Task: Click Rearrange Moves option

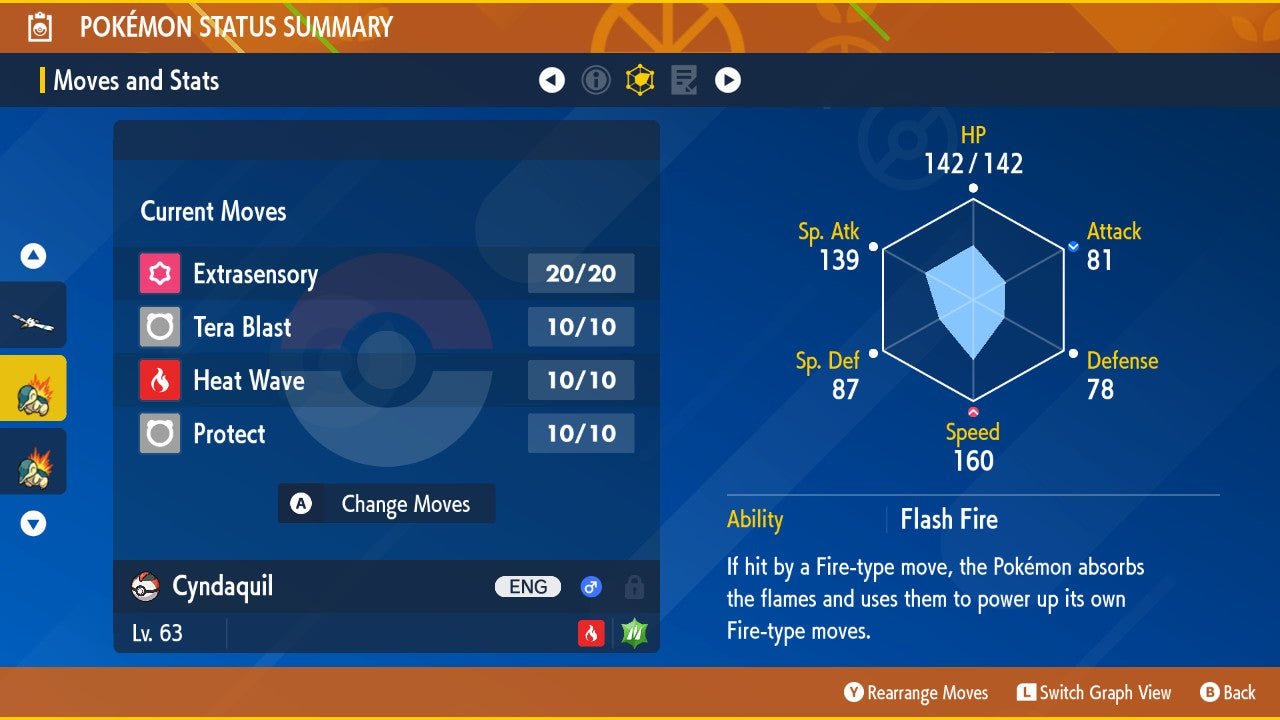Action: (x=916, y=693)
